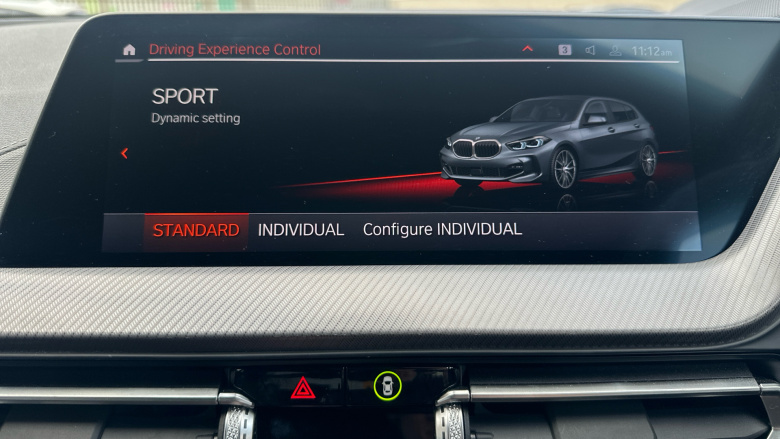Choose the INDIVIDUAL sport mode
Screen dimensions: 780x439
pos(301,230)
